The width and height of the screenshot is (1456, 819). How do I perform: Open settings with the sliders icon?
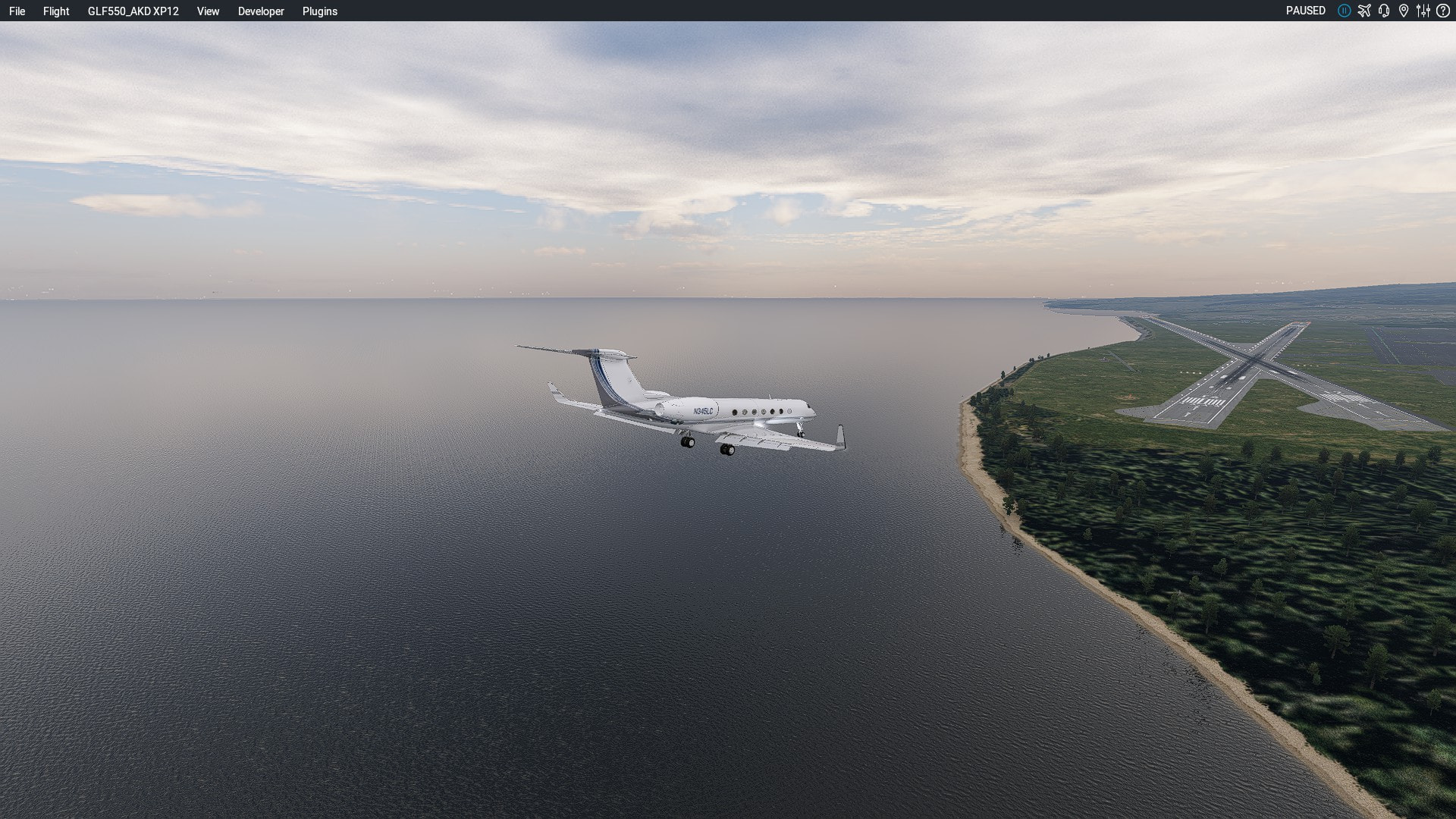1423,11
